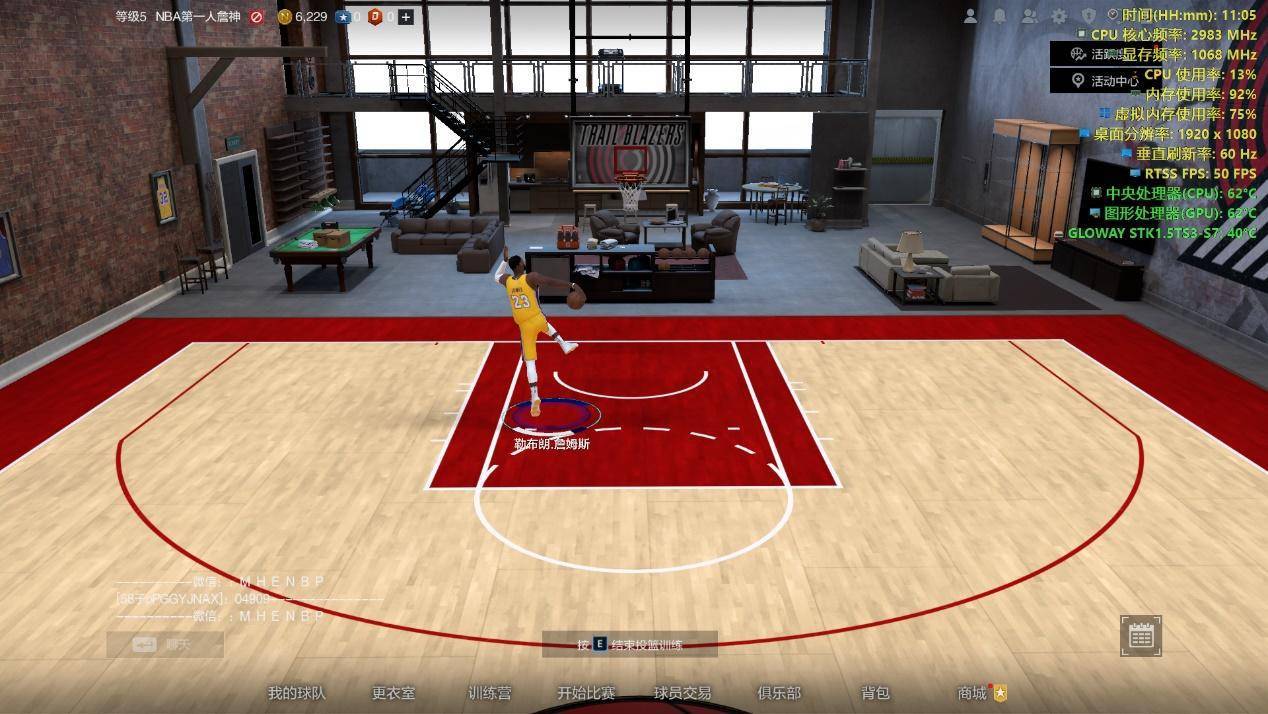Click the shield security icon

[x=1089, y=16]
